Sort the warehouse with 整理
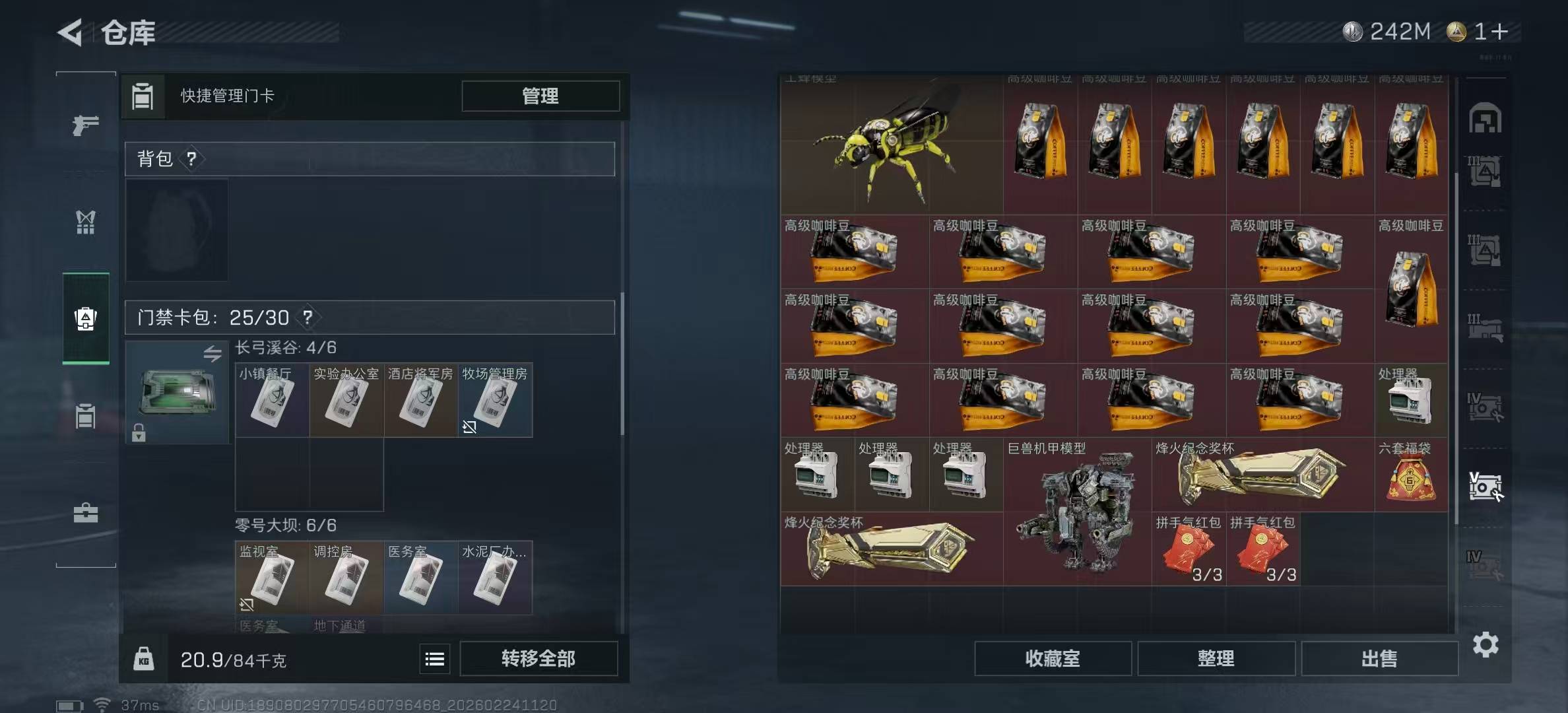This screenshot has width=1568, height=713. point(1216,658)
